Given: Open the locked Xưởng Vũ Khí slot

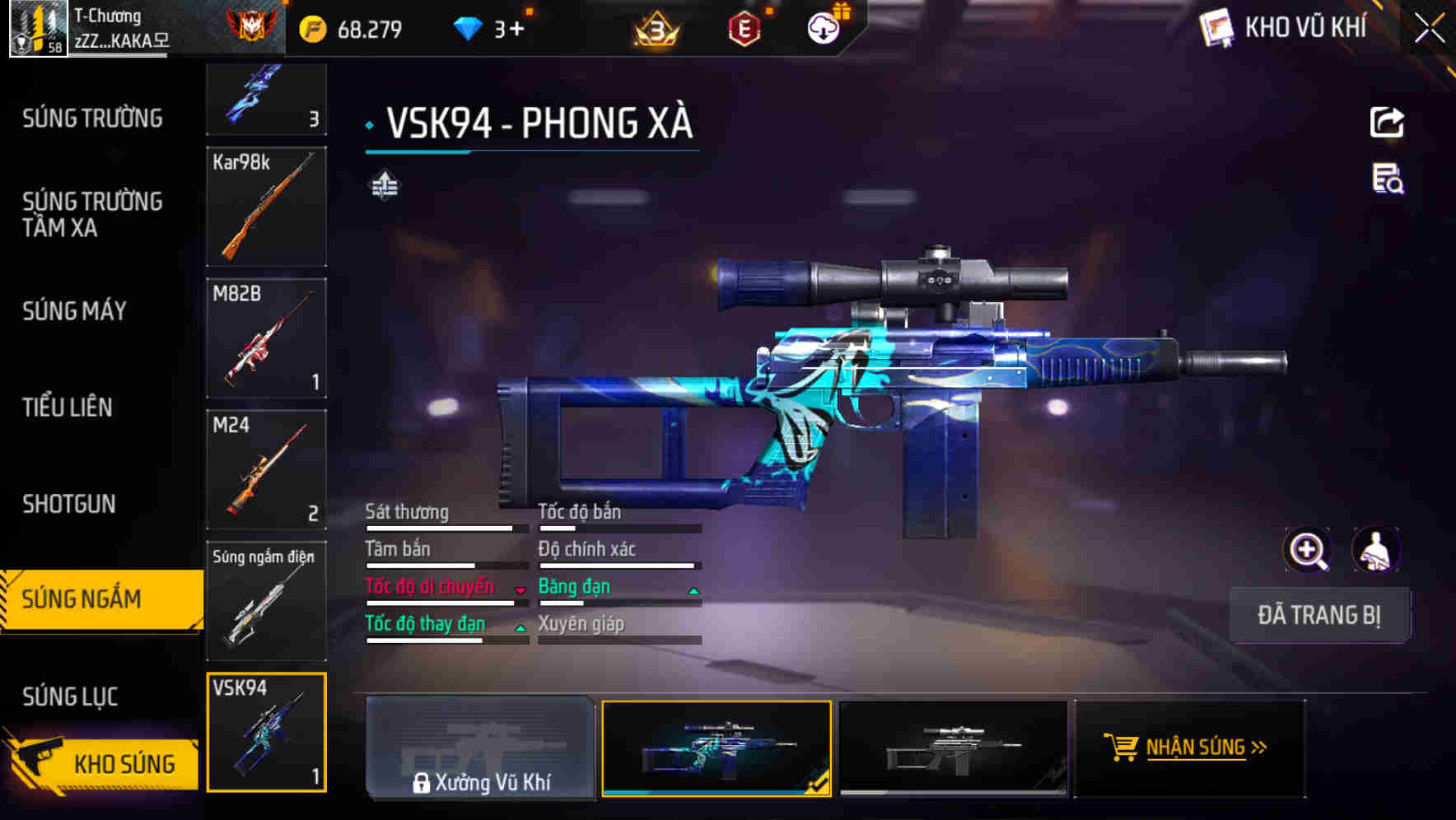Looking at the screenshot, I should click(x=480, y=749).
